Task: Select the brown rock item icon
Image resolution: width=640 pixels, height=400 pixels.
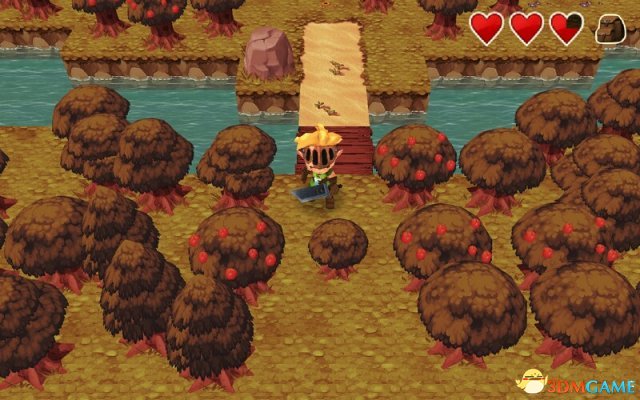Action: [610, 29]
